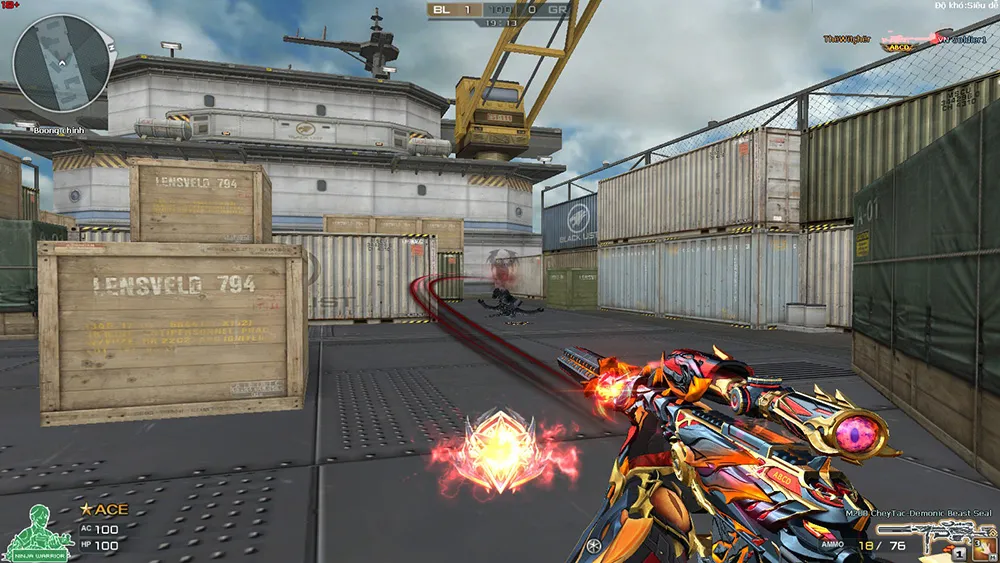1000x563 pixels.
Task: Click the weapon swap slot numbered 1
Action: click(x=958, y=552)
